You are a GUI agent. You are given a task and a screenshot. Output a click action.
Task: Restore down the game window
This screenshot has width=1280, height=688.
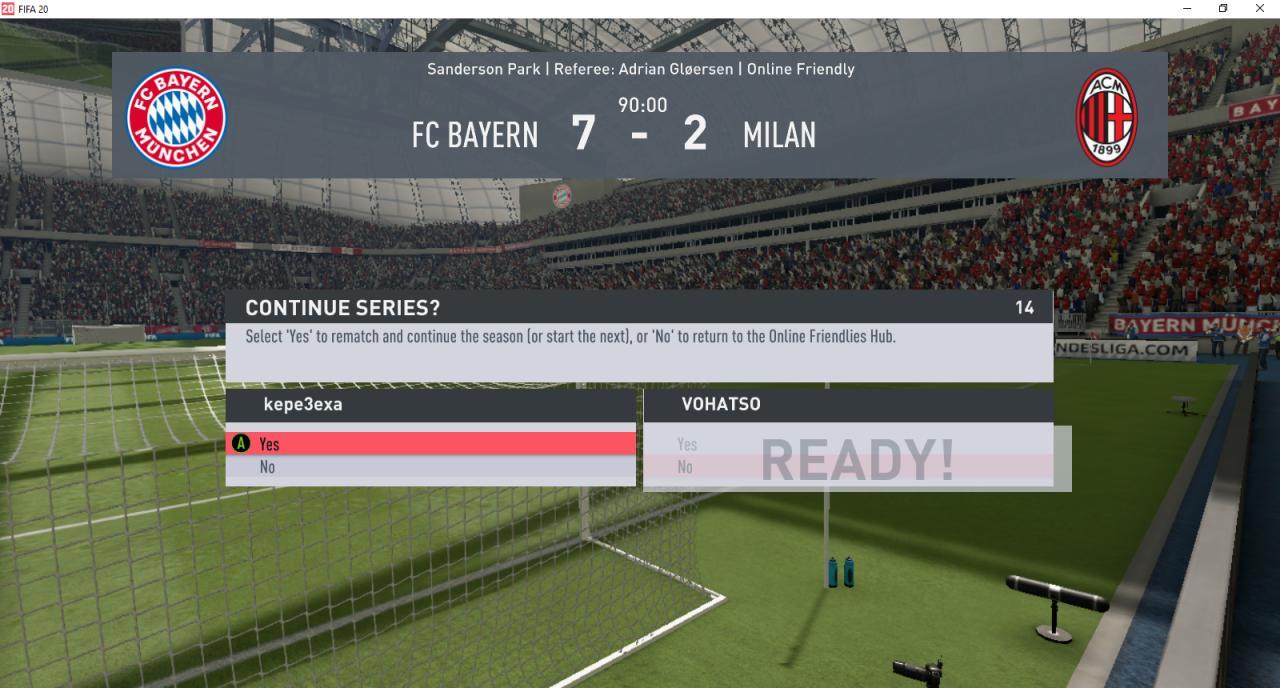click(x=1223, y=8)
